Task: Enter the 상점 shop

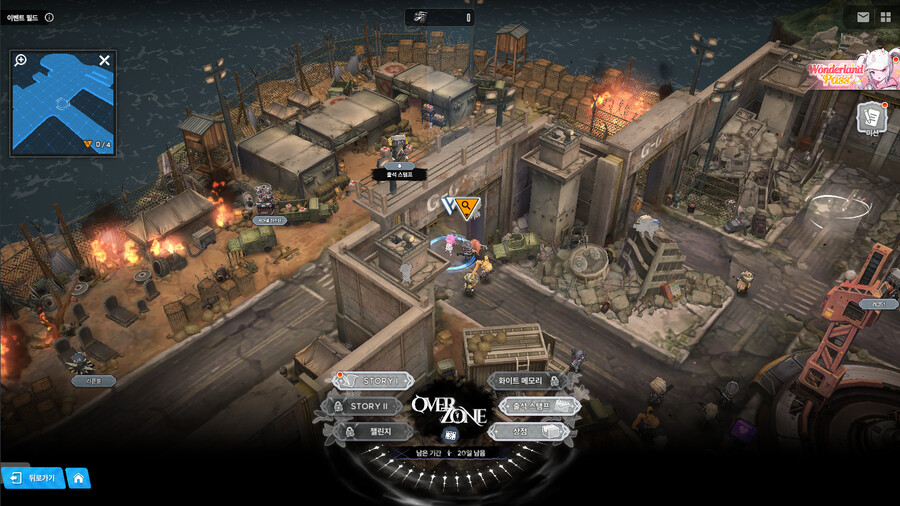Action: pos(529,431)
